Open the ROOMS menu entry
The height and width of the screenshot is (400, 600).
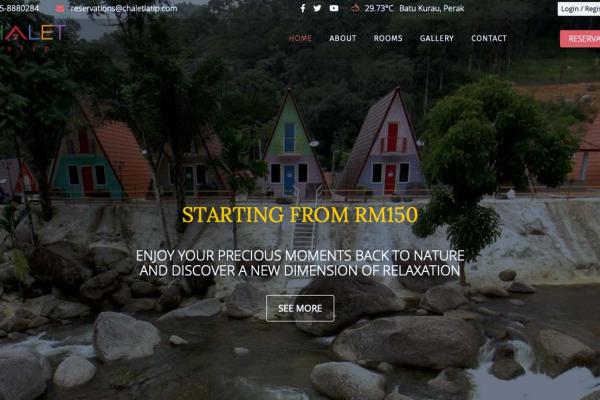pos(388,39)
